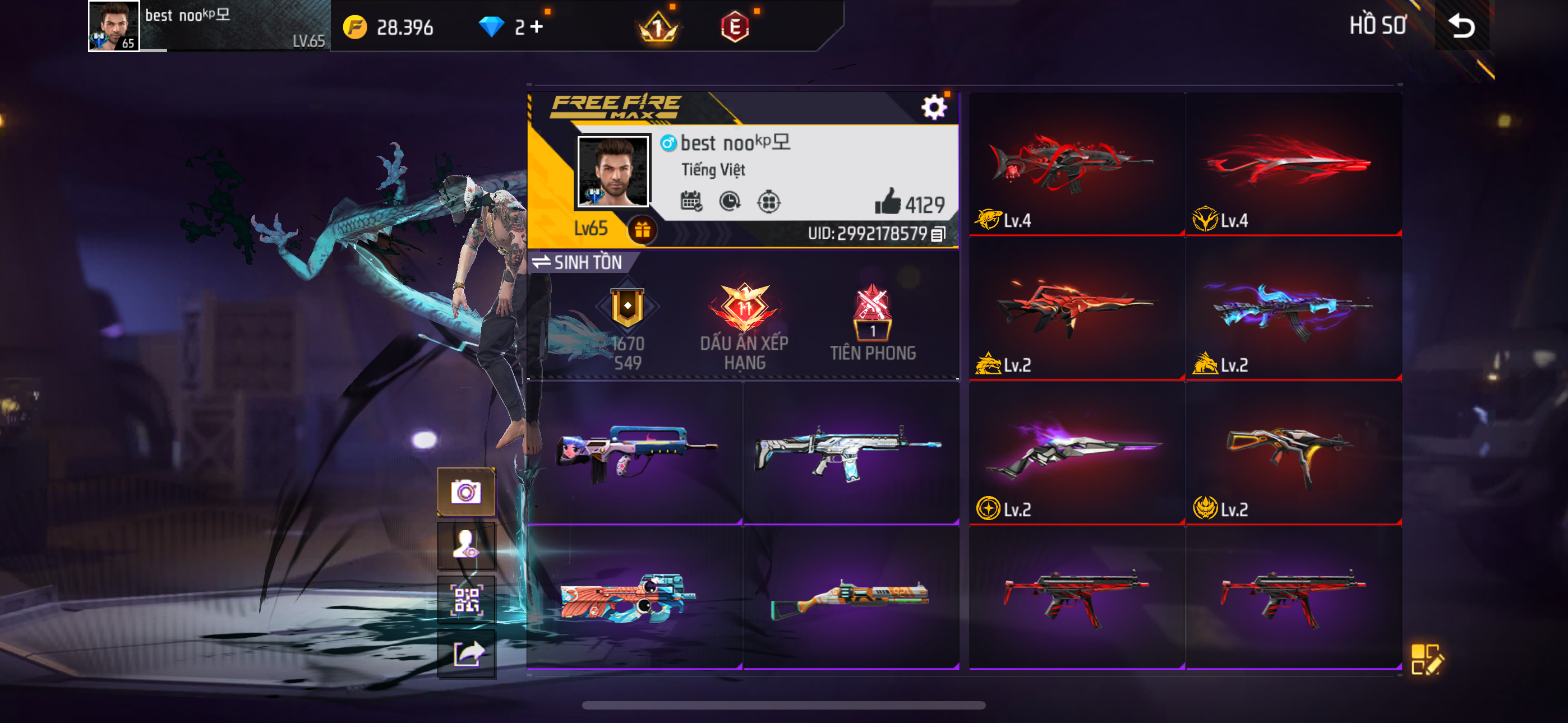Open the player avatar in the profile card
The height and width of the screenshot is (723, 1568).
tap(613, 171)
